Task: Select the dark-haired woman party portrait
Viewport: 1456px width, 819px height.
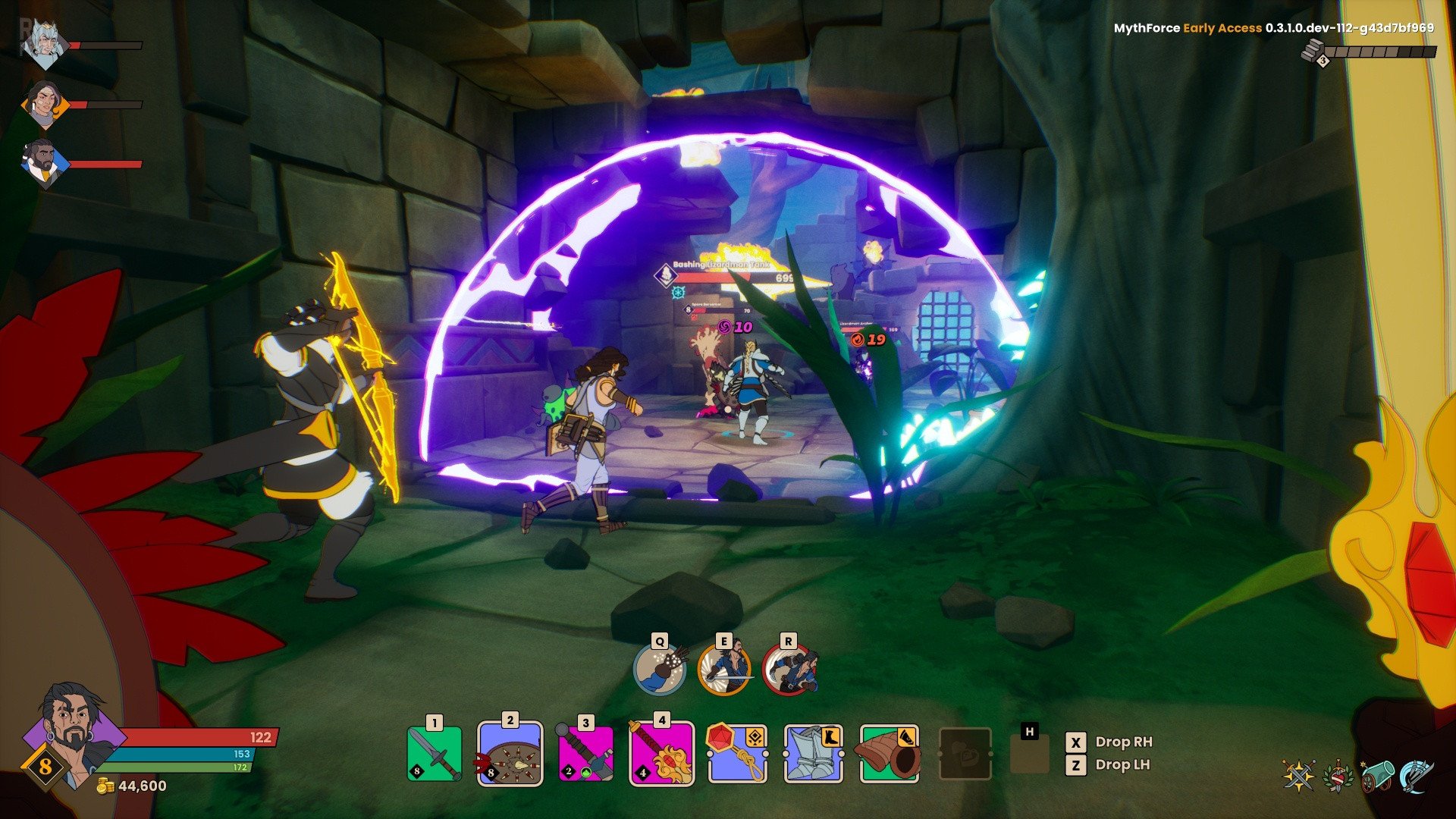Action: tap(44, 104)
